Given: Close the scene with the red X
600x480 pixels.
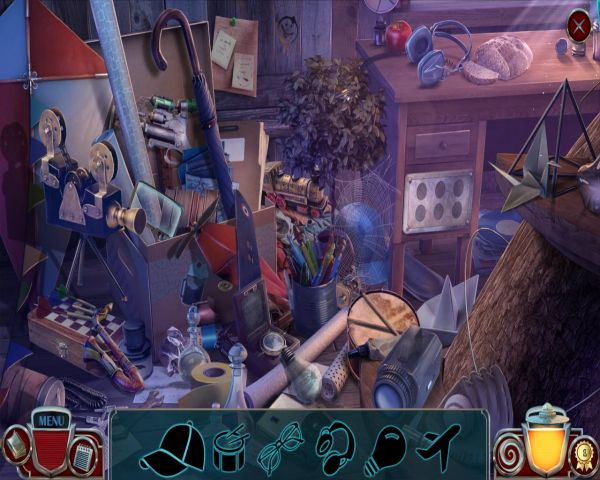Looking at the screenshot, I should point(578,25).
